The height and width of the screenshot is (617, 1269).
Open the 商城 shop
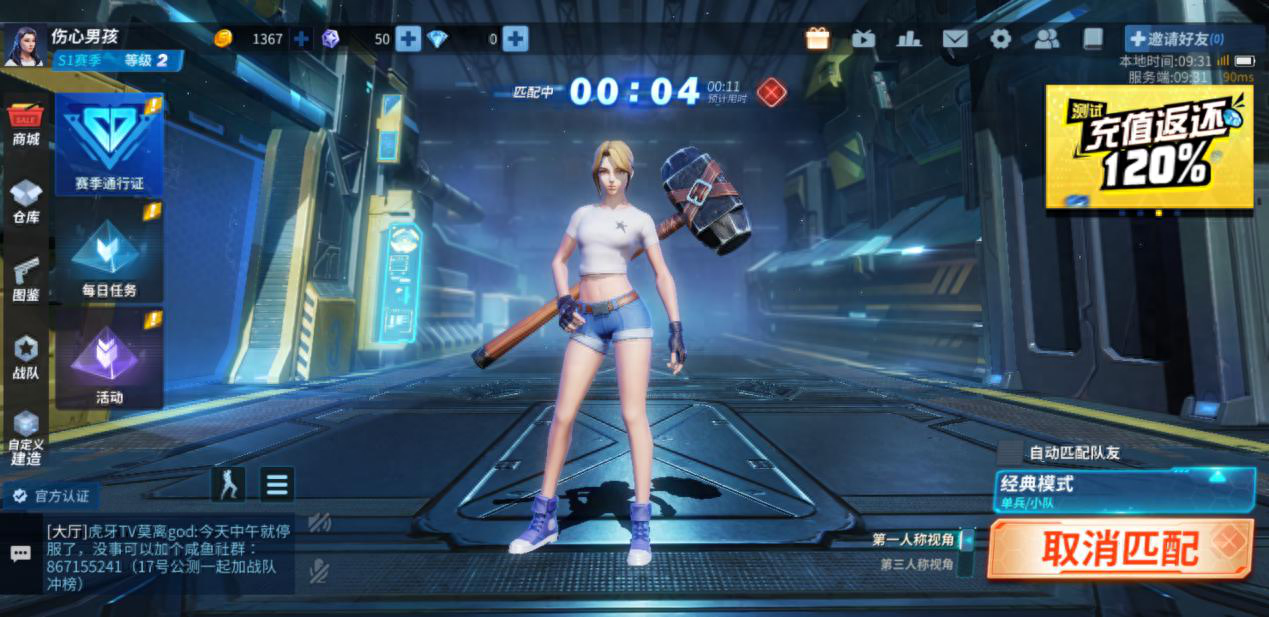[26, 125]
